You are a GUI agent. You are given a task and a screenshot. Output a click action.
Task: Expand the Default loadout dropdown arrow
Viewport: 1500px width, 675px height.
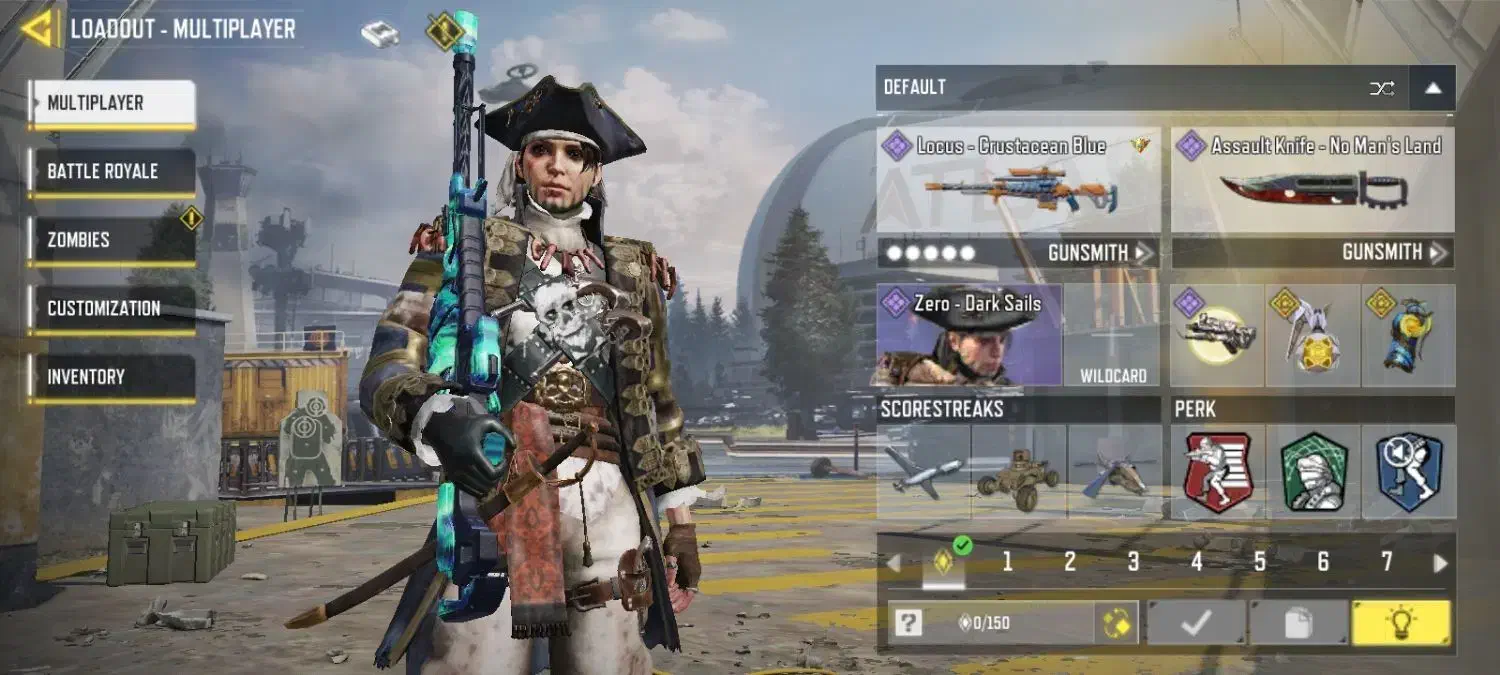(1432, 88)
